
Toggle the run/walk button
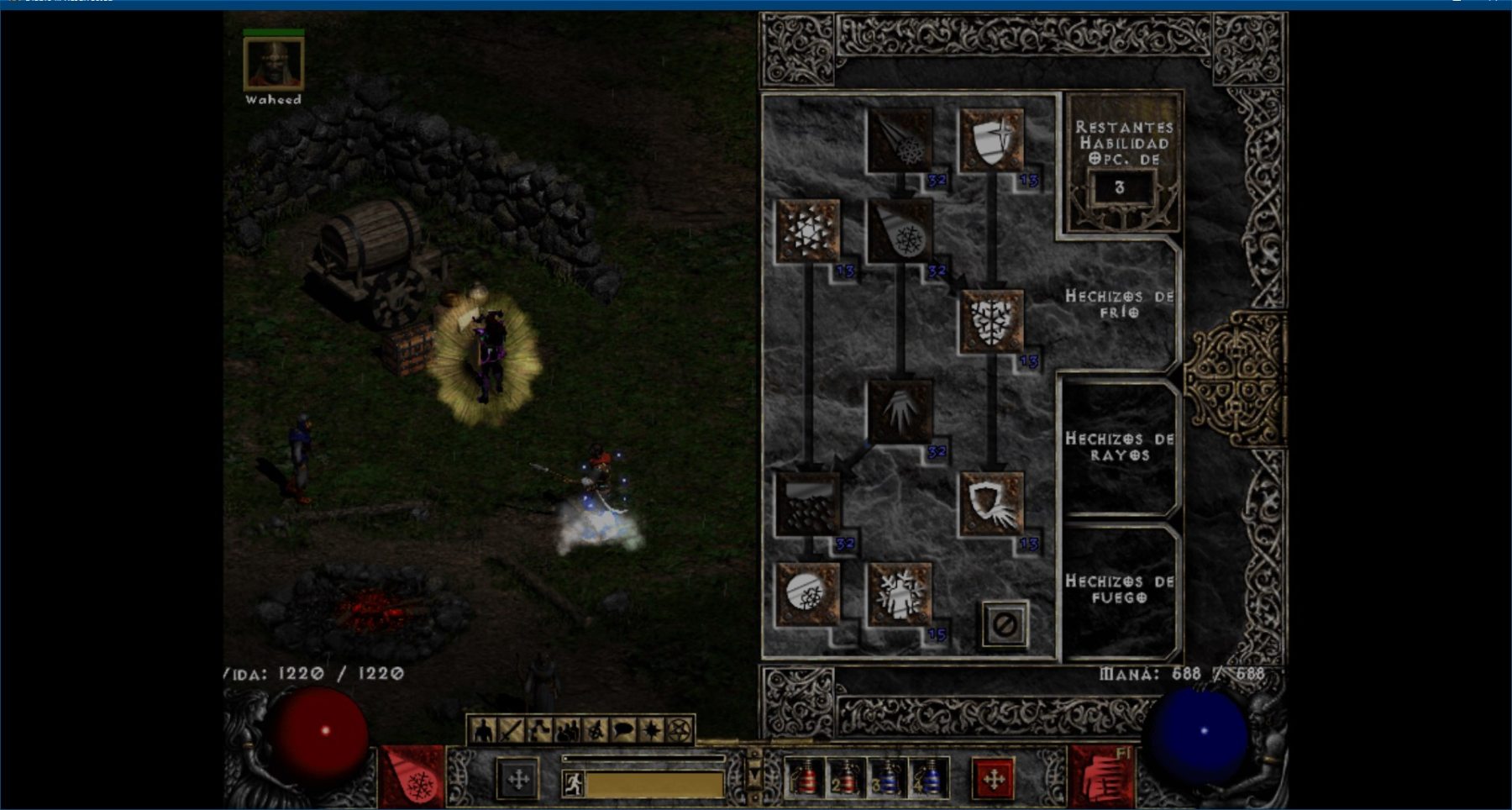click(574, 784)
